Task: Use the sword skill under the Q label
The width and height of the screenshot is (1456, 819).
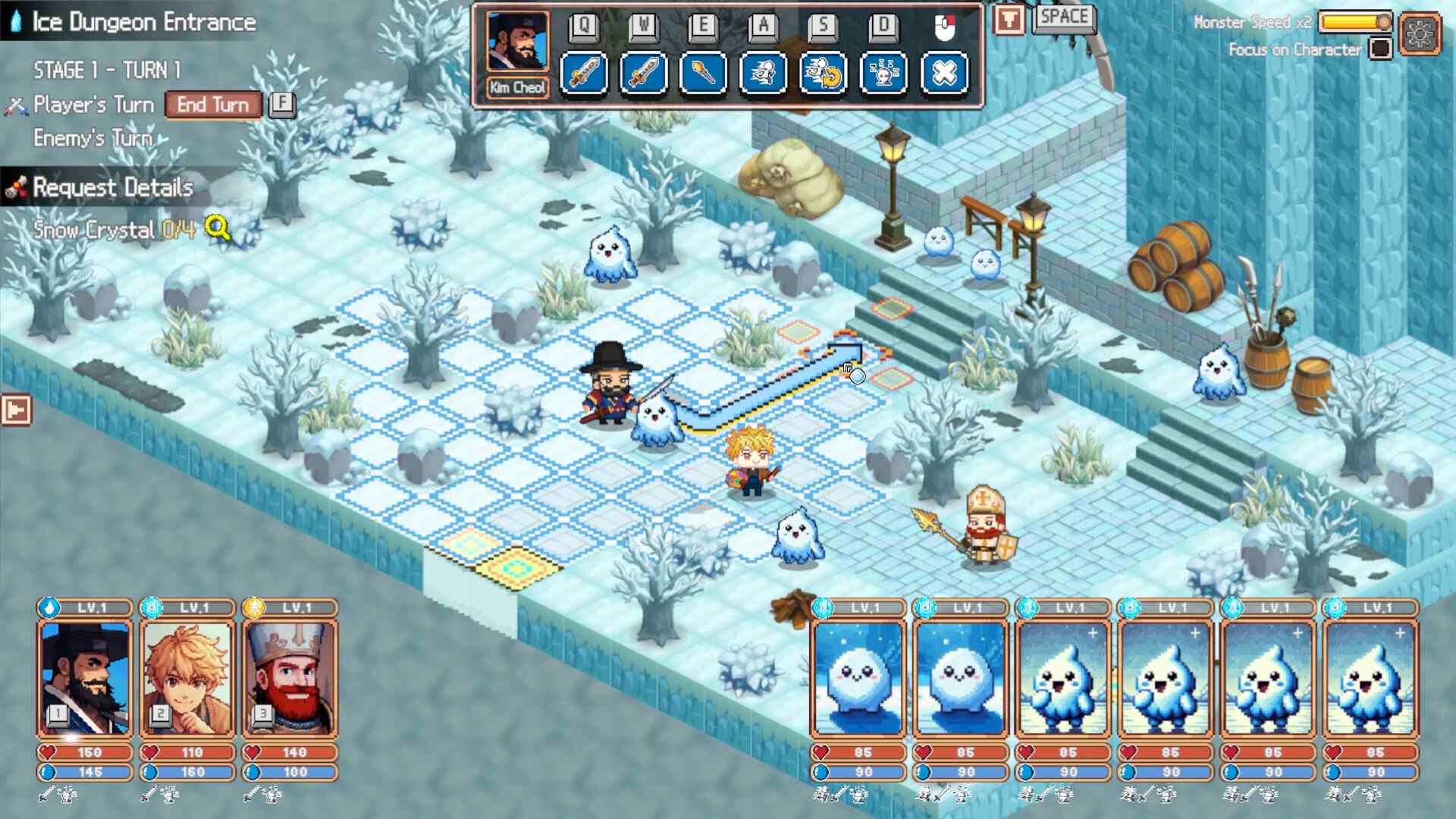Action: pos(584,74)
